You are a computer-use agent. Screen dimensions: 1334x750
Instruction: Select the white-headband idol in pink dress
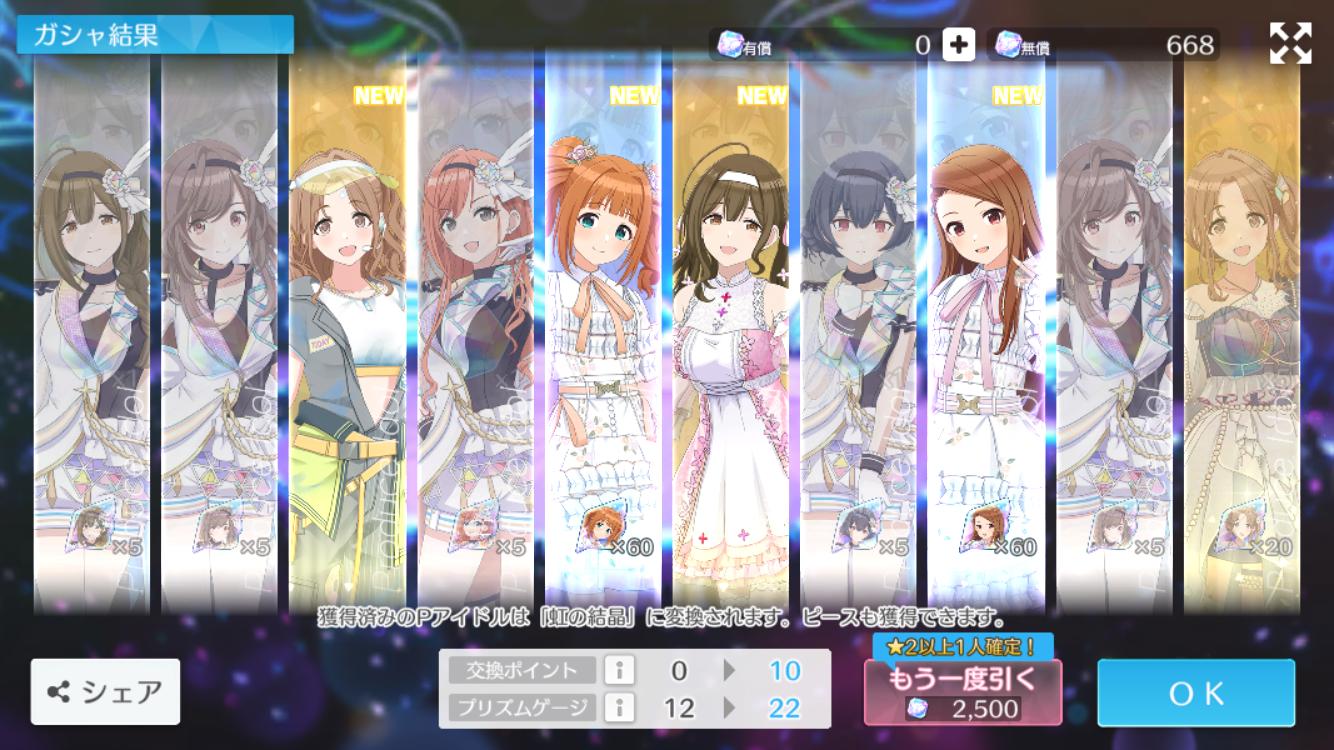(730, 330)
